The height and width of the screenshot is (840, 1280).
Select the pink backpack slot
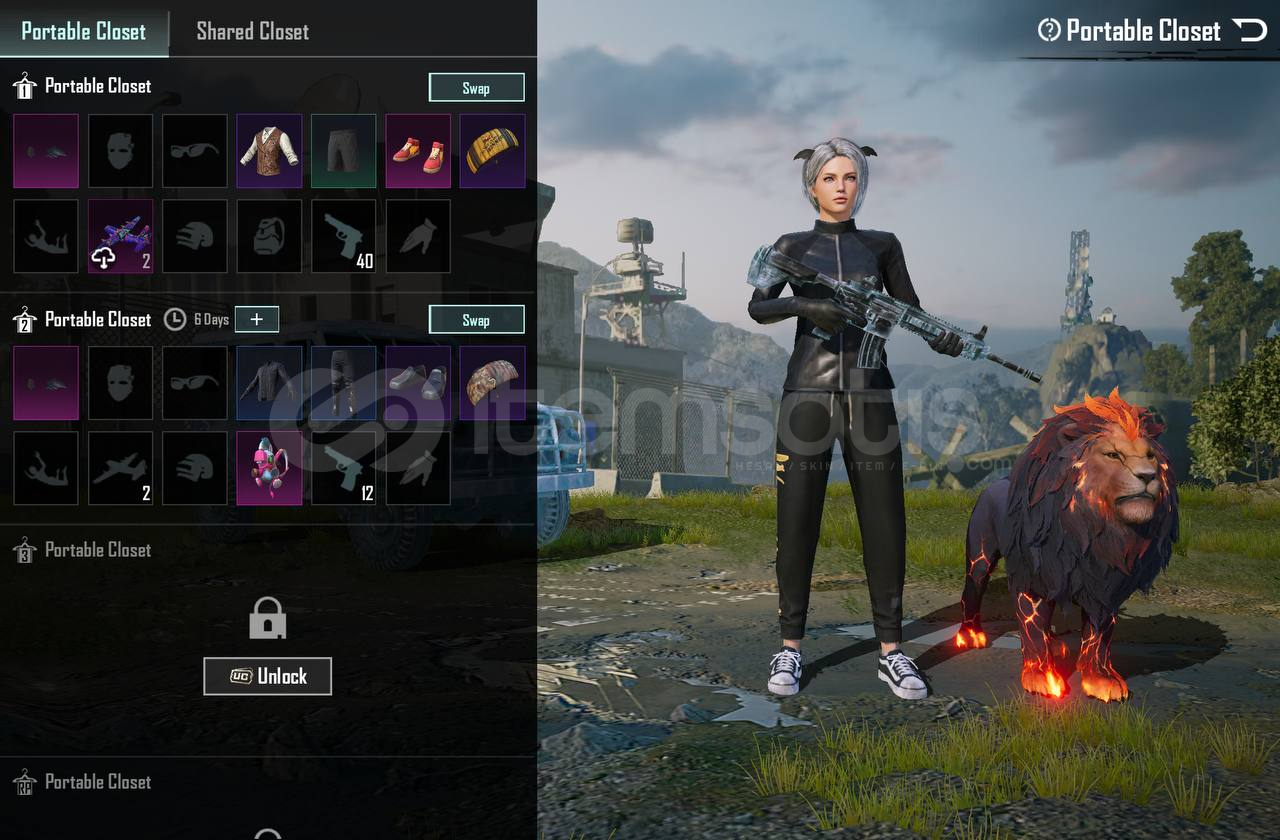(269, 468)
